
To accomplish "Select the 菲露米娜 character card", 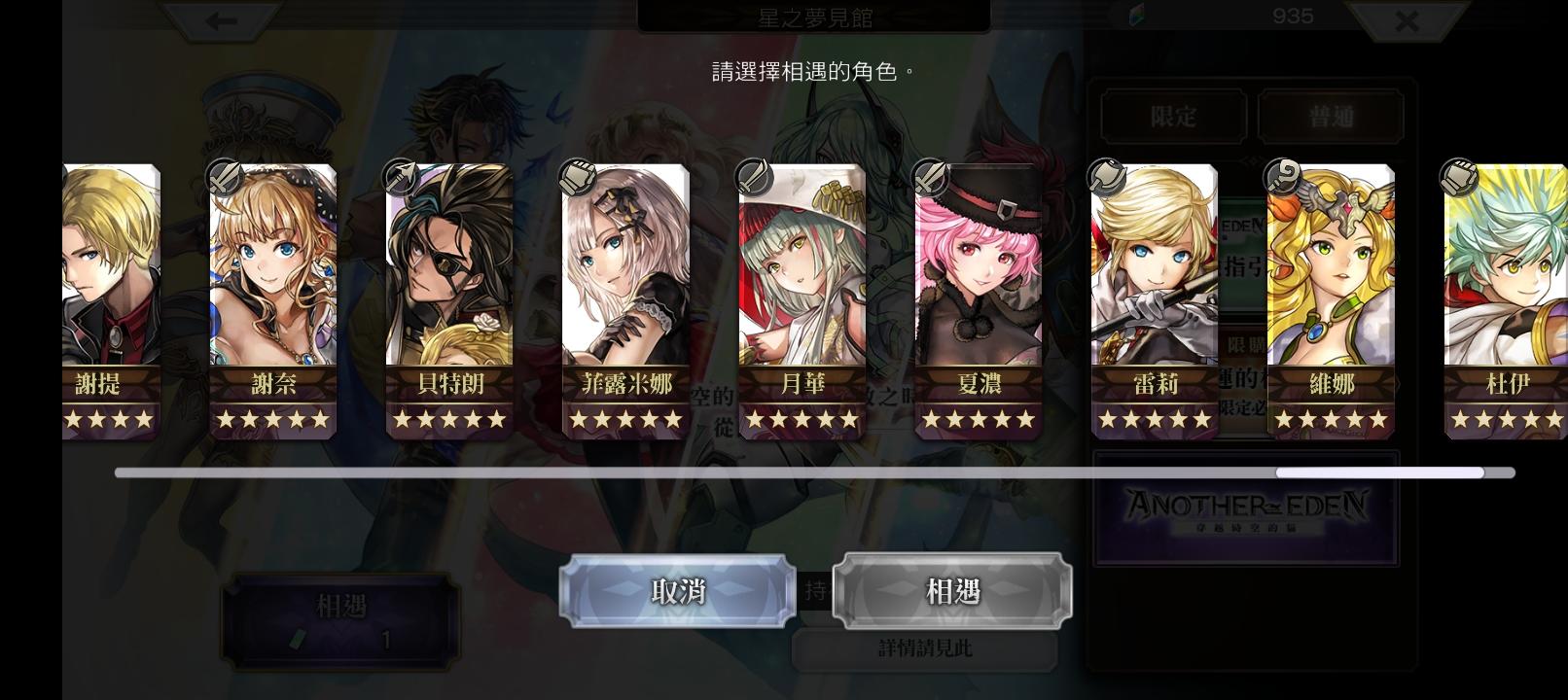I will [624, 292].
